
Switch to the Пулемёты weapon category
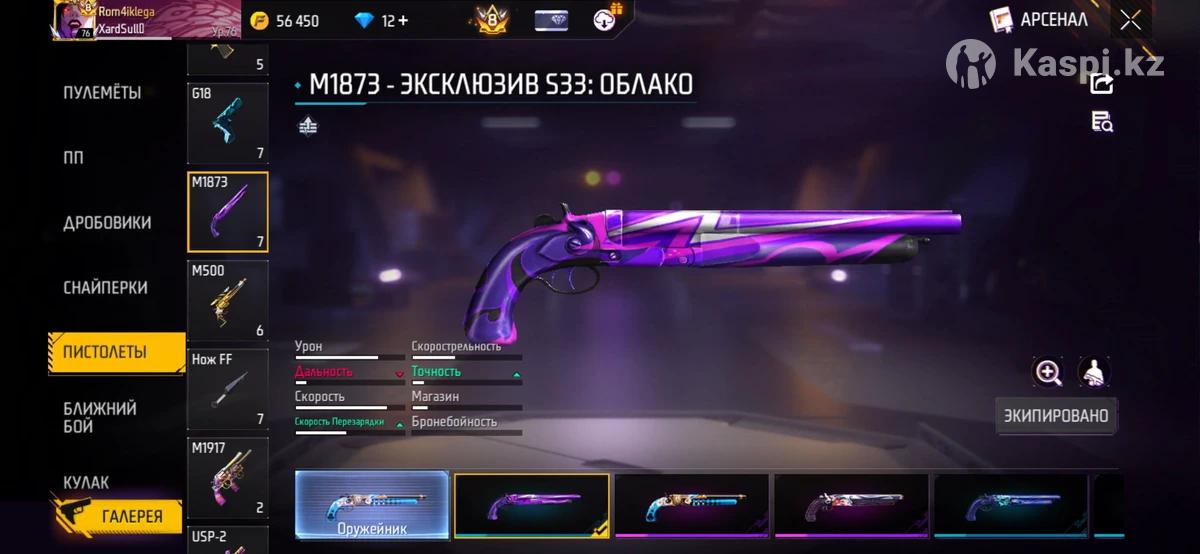102,93
